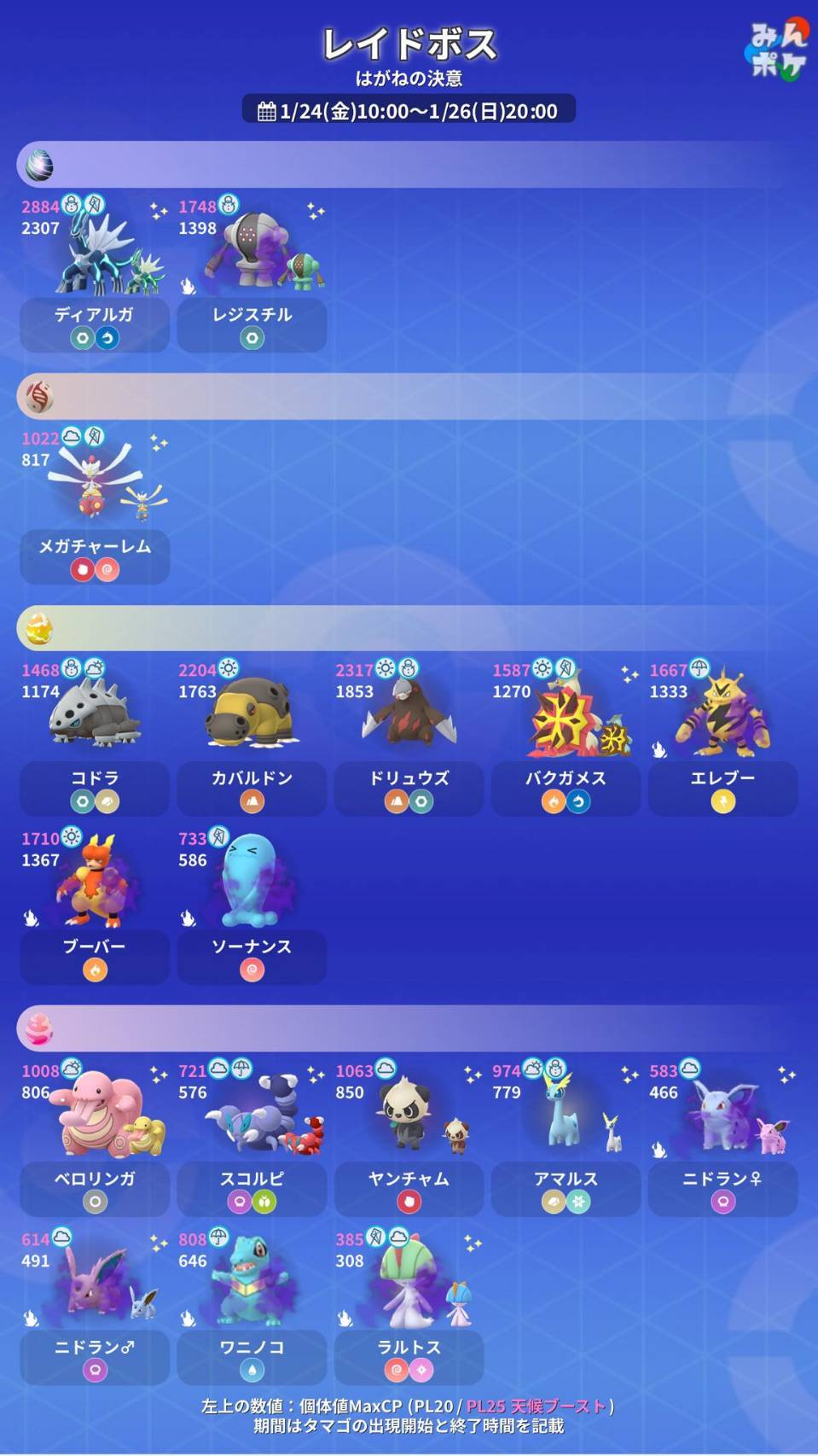The height and width of the screenshot is (1456, 818).
Task: Click the みんポケ logo
Action: click(775, 51)
